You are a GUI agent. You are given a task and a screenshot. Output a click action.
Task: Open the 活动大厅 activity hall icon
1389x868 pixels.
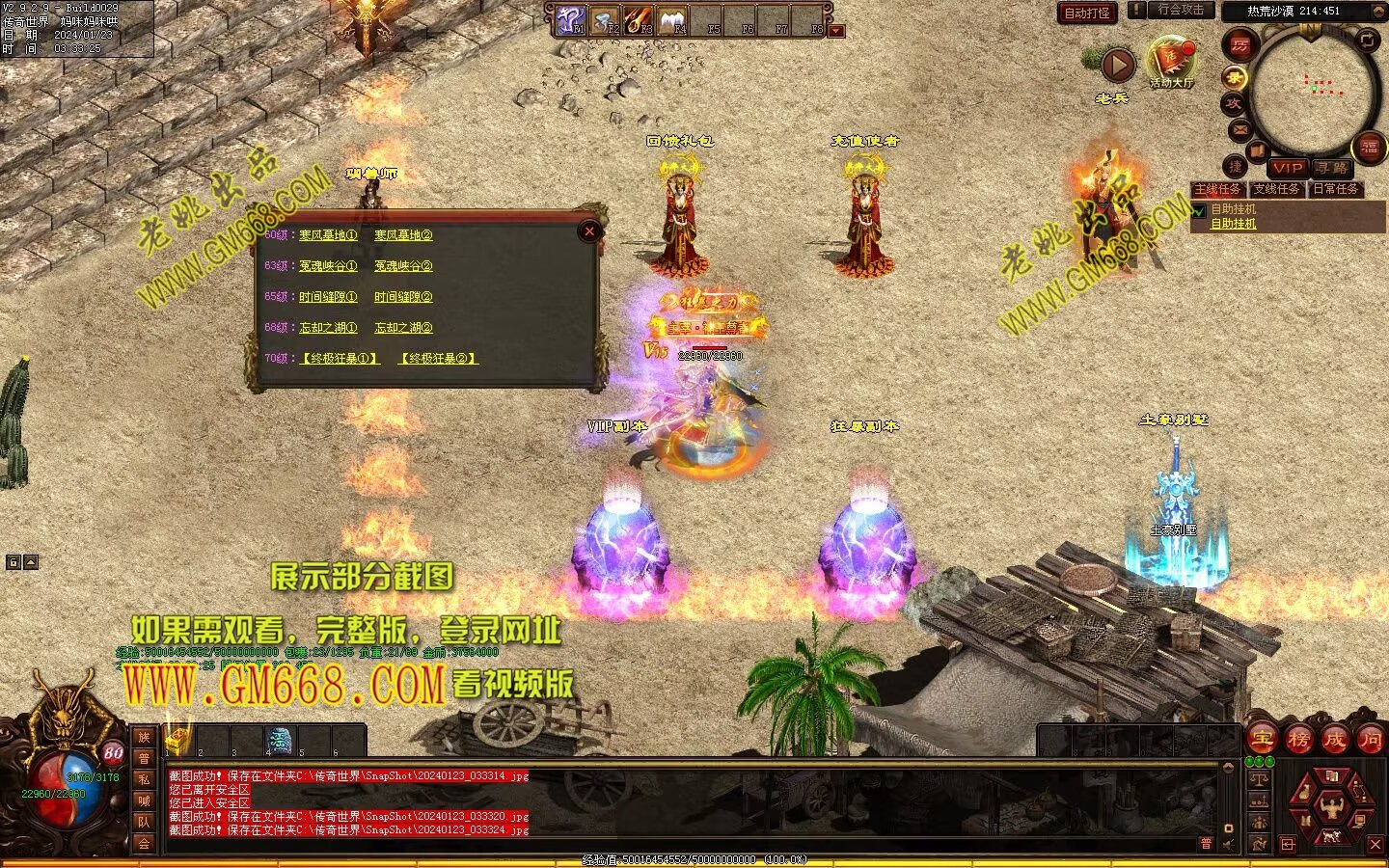(1171, 61)
